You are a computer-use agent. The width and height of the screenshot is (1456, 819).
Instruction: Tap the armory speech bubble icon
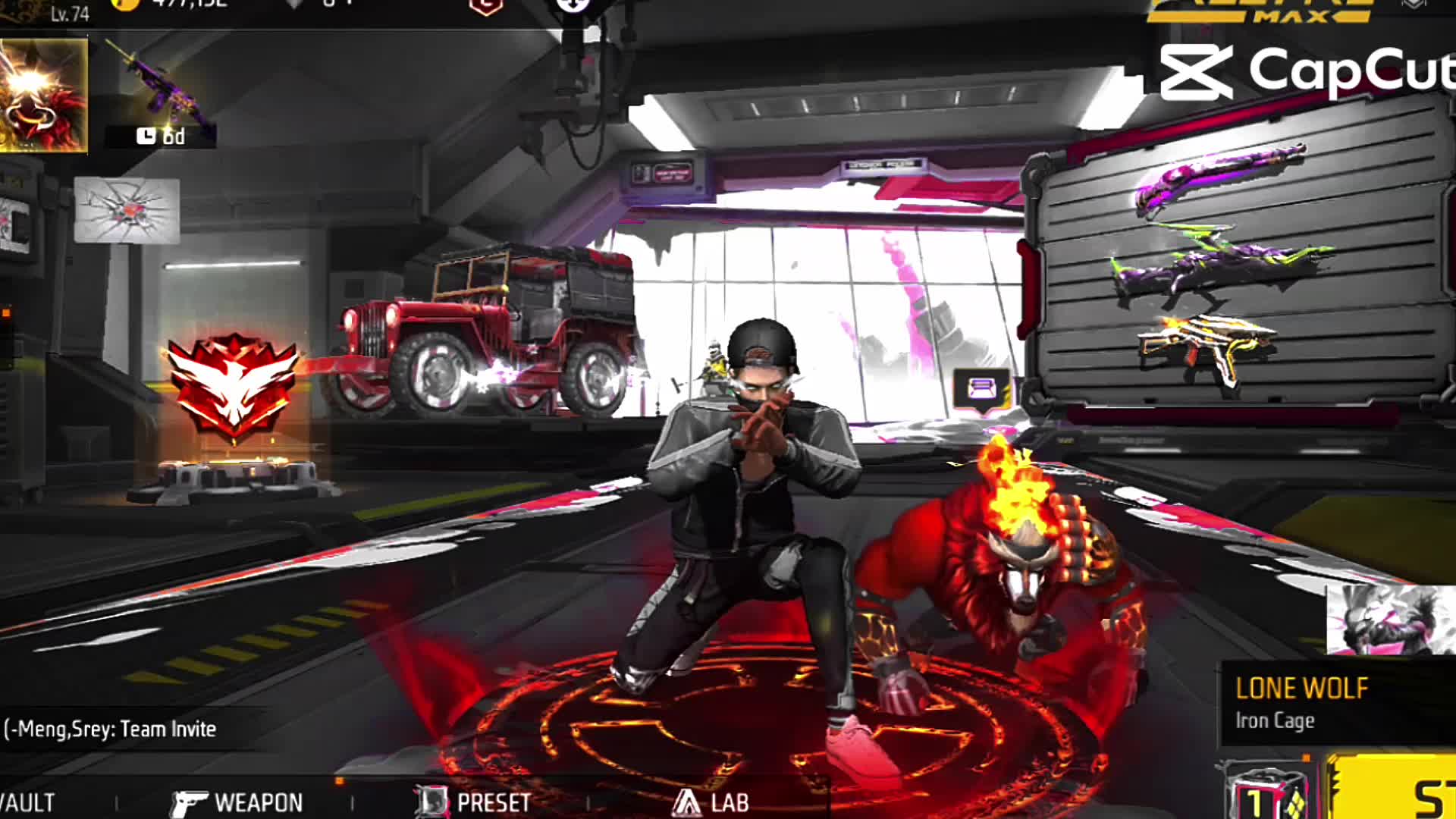pyautogui.click(x=981, y=391)
